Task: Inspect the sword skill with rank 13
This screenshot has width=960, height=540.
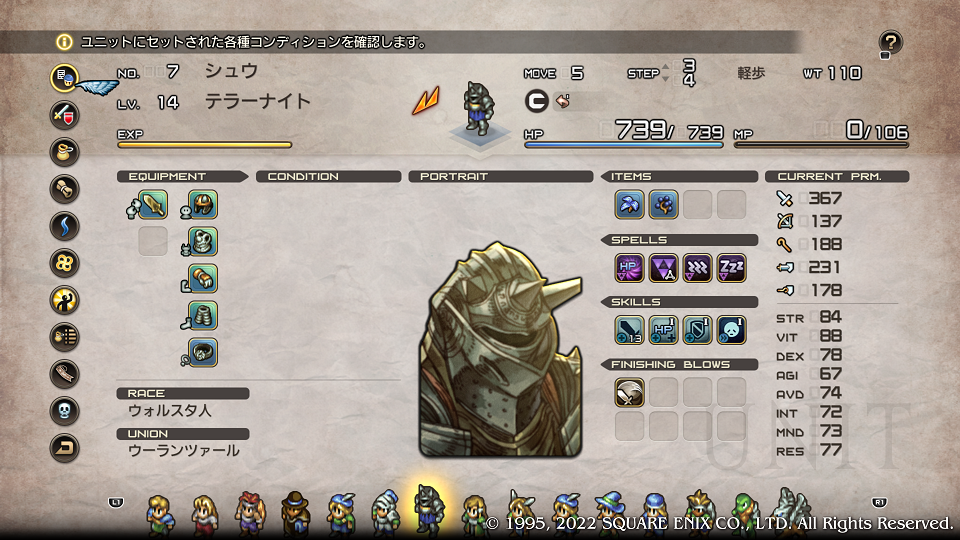Action: tap(630, 330)
